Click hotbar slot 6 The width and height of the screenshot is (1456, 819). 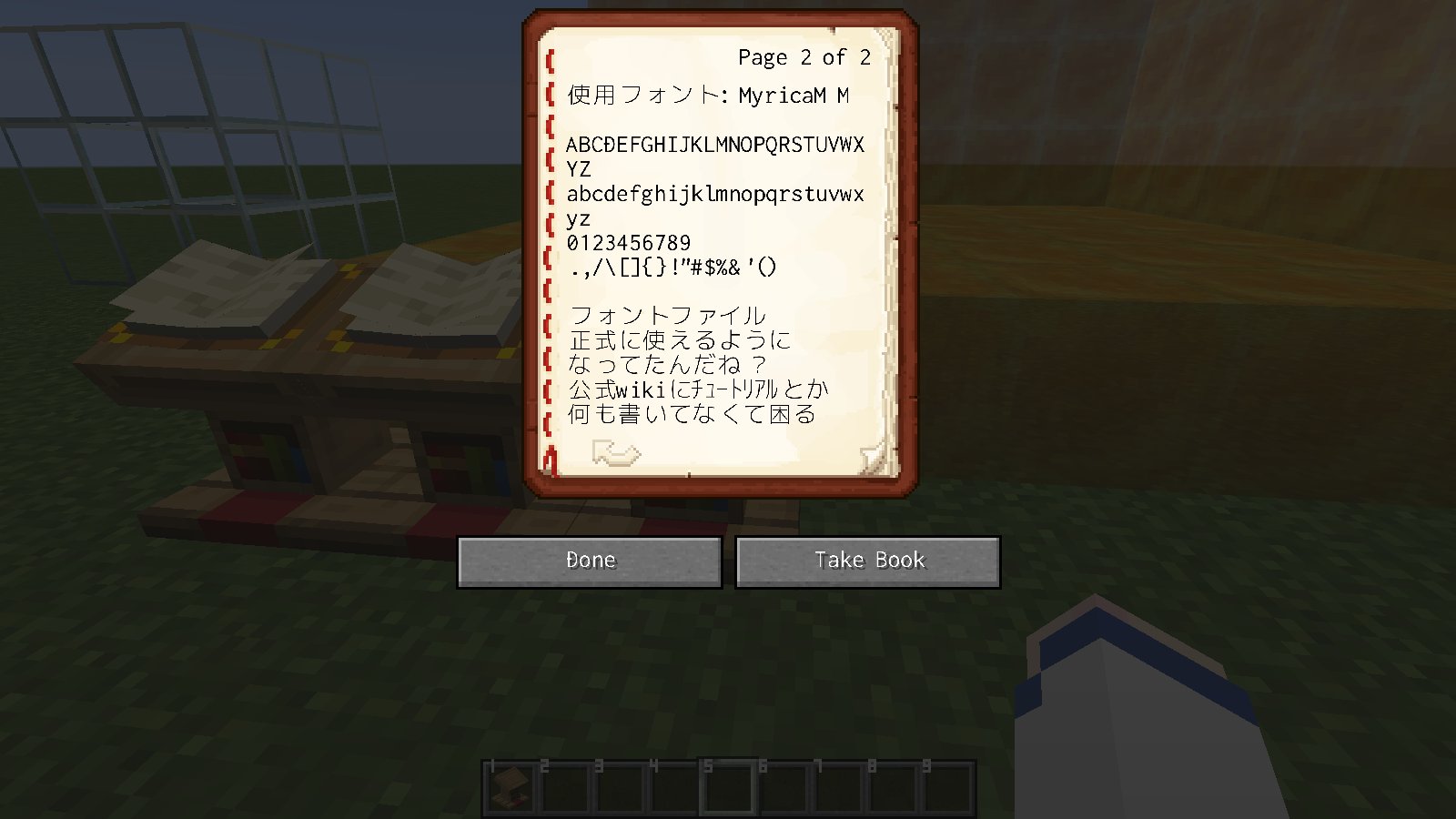(x=783, y=784)
